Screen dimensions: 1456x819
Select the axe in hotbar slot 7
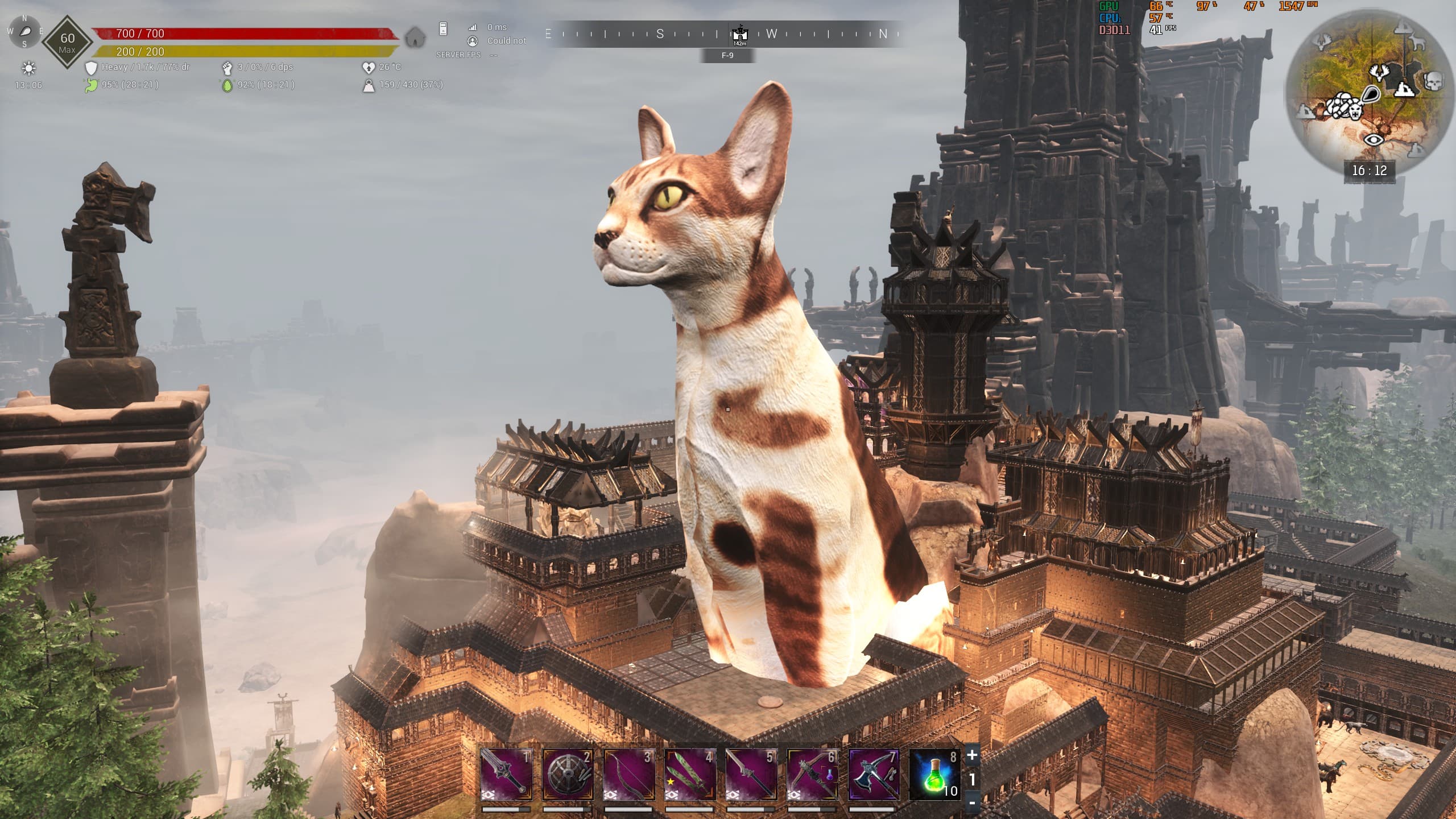tap(874, 774)
